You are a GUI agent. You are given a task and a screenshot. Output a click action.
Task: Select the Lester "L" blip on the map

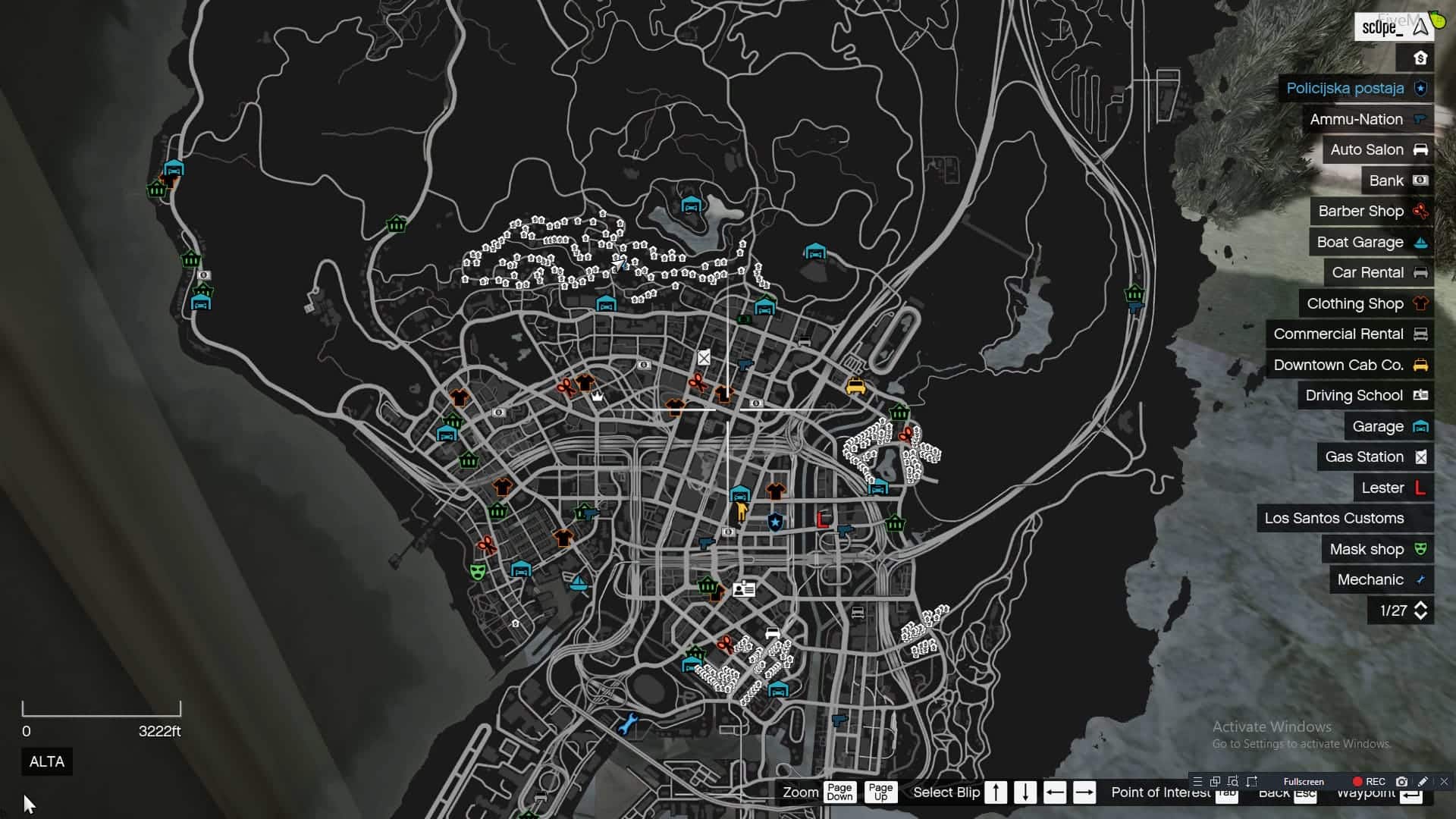[x=824, y=520]
